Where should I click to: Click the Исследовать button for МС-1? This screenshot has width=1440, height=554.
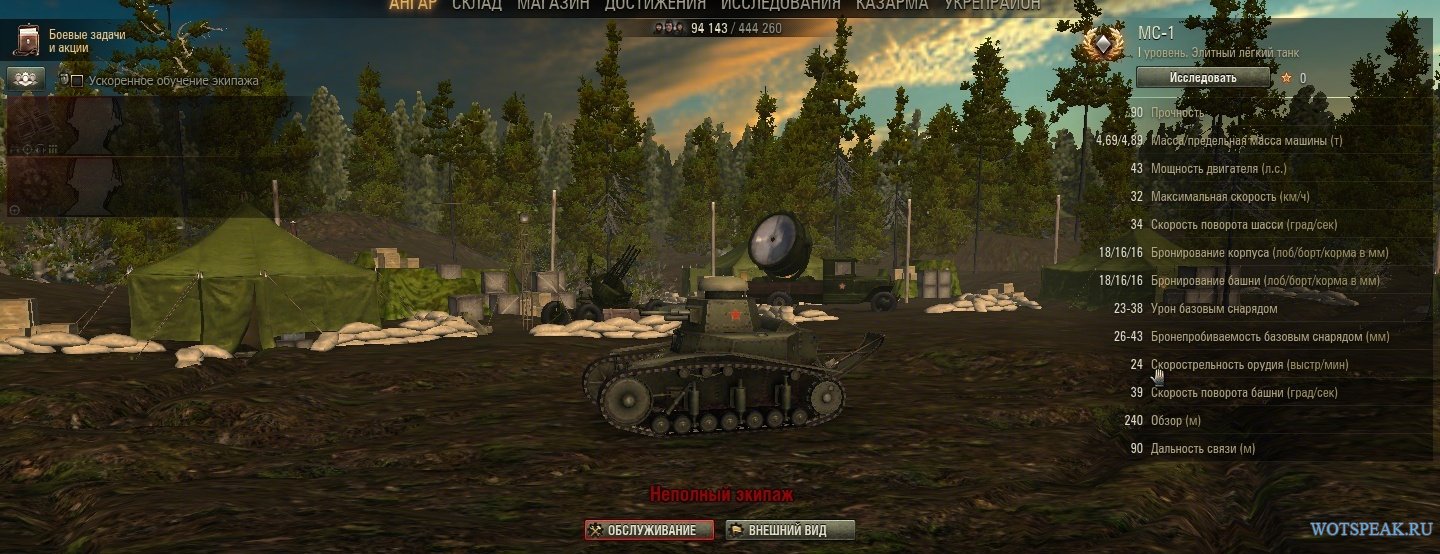(1203, 77)
